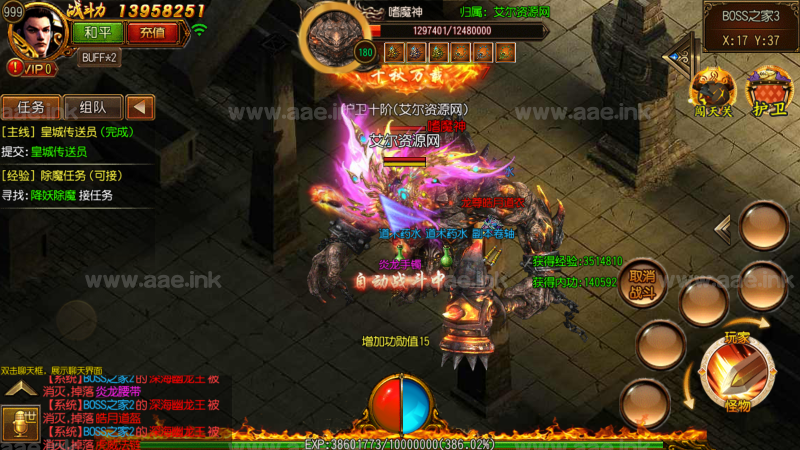
Task: Turn in the 皇城传送员 main quest
Action: [58, 152]
